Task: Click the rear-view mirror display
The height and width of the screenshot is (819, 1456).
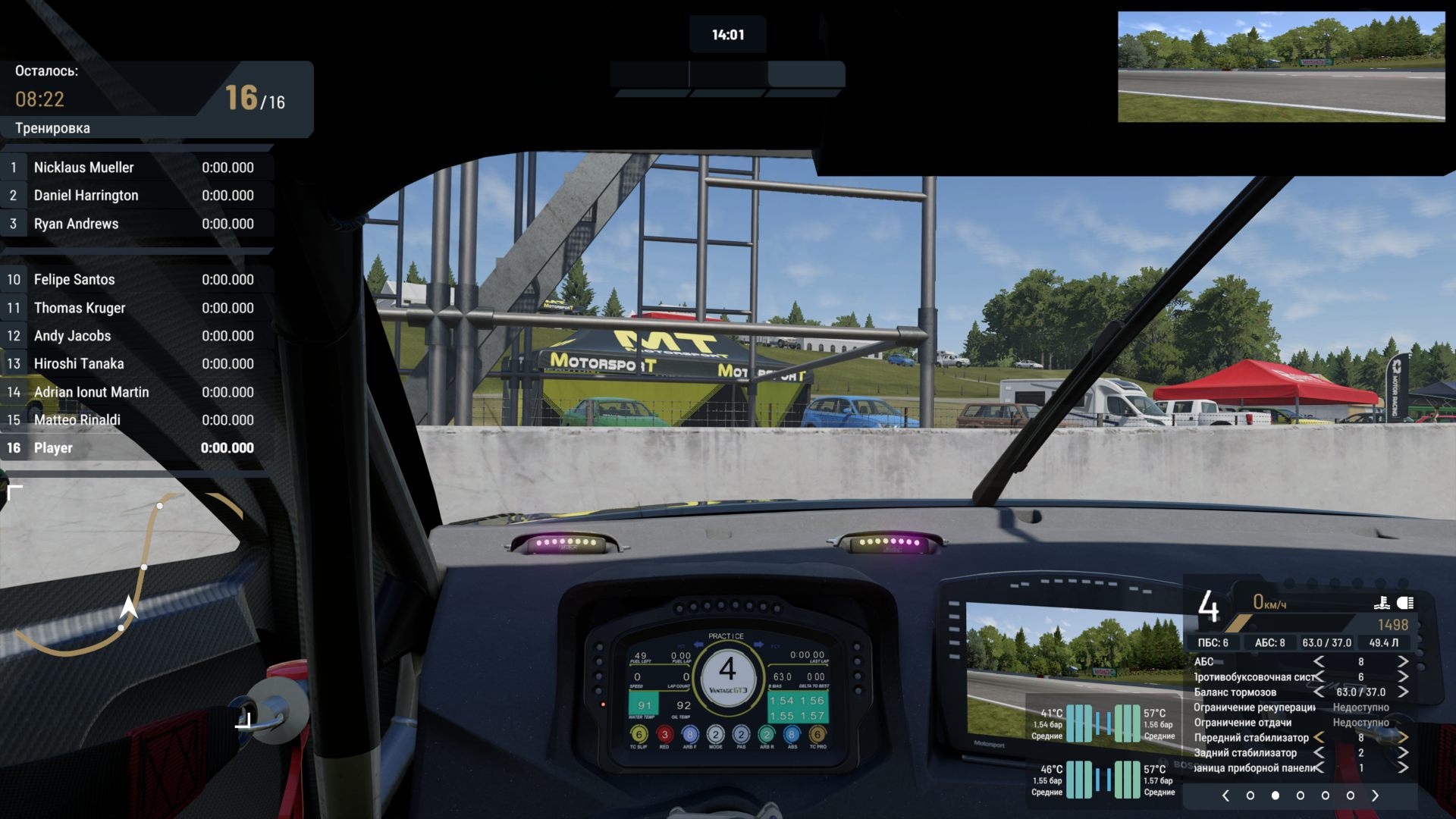Action: click(x=1281, y=67)
